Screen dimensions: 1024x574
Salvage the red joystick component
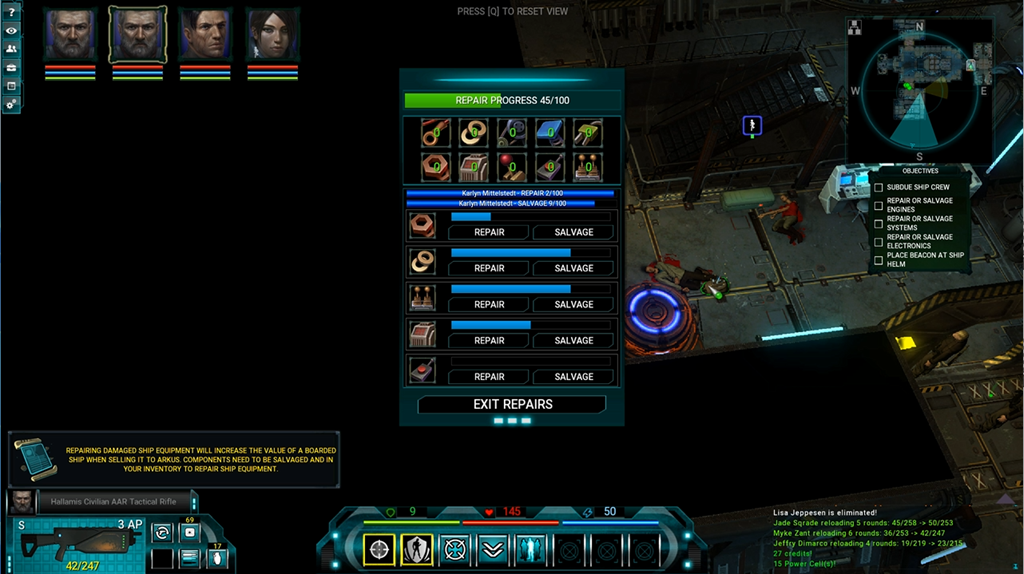573,377
